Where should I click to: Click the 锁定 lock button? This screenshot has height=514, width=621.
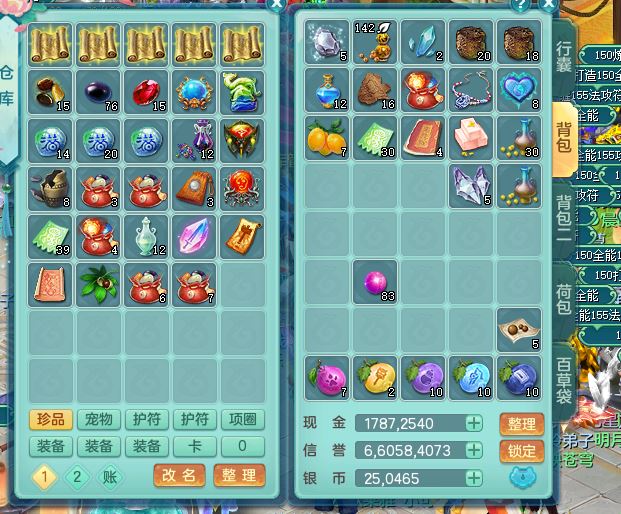pyautogui.click(x=521, y=451)
